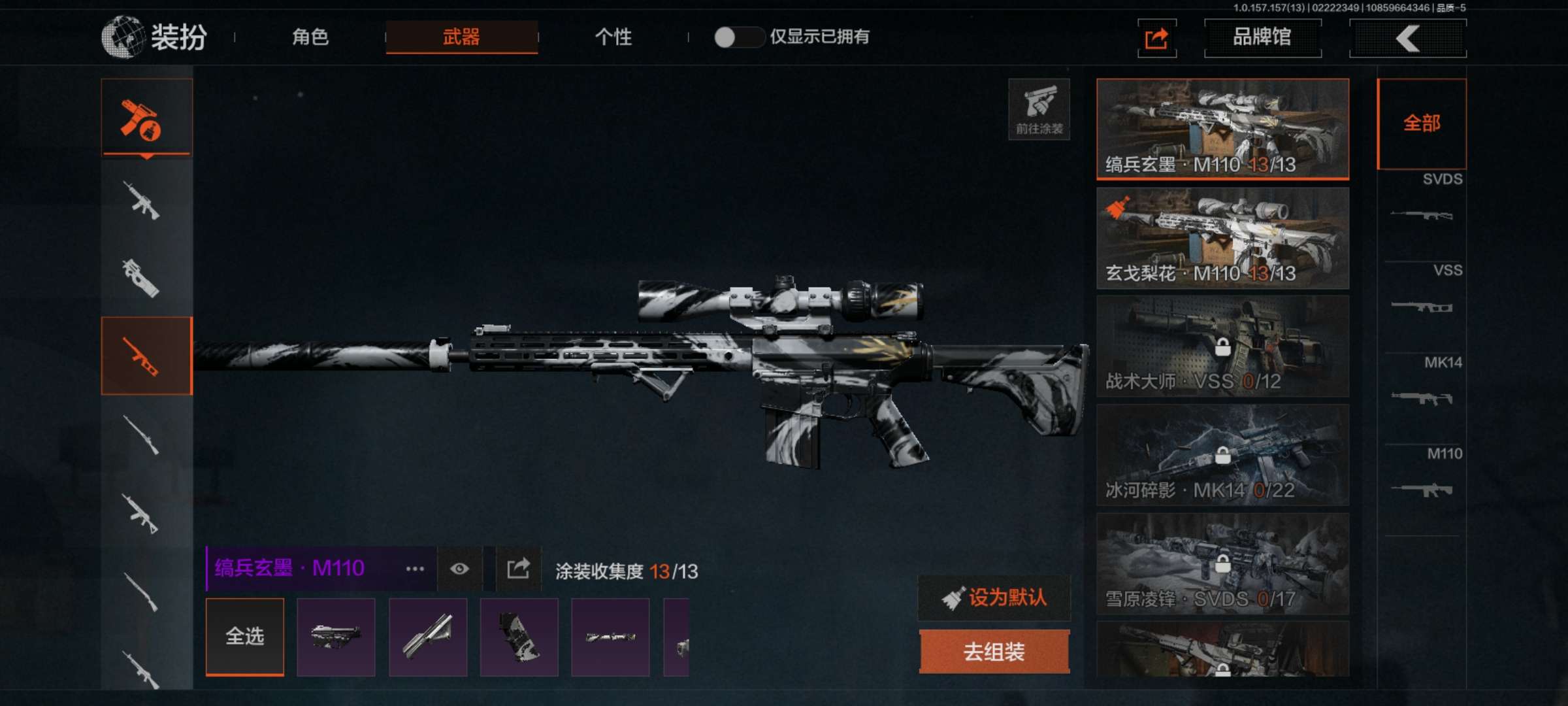Select the sniper rifle category in left sidebar
This screenshot has width=1568, height=706.
(x=146, y=356)
